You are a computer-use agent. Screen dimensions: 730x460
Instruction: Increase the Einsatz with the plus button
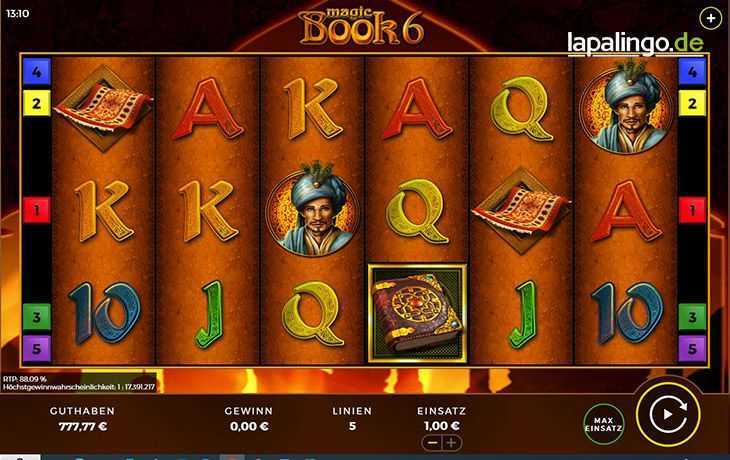[x=452, y=442]
